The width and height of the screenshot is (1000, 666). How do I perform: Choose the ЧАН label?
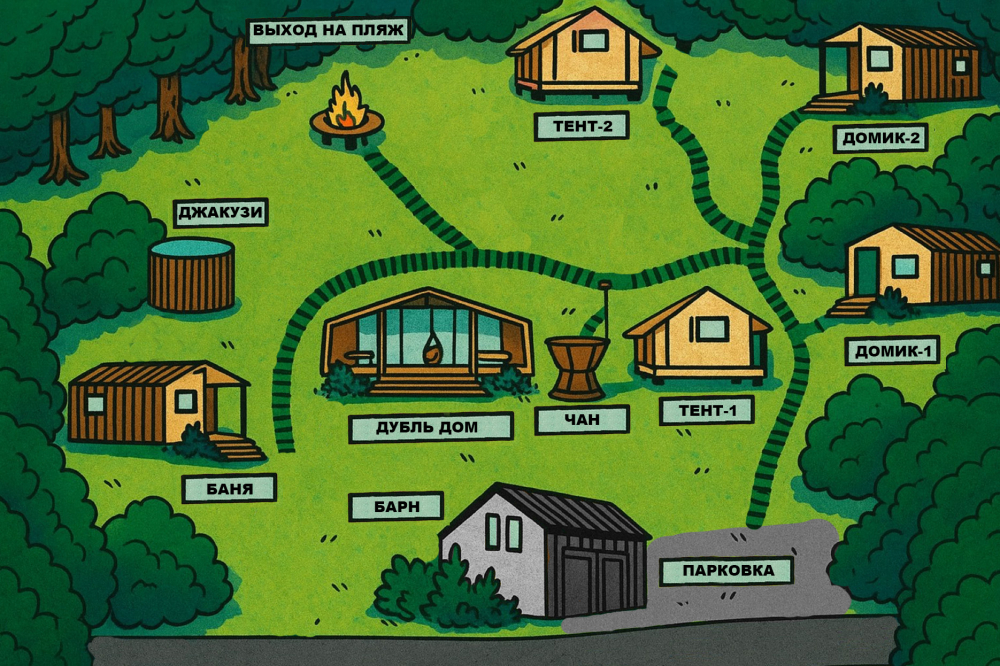582,420
